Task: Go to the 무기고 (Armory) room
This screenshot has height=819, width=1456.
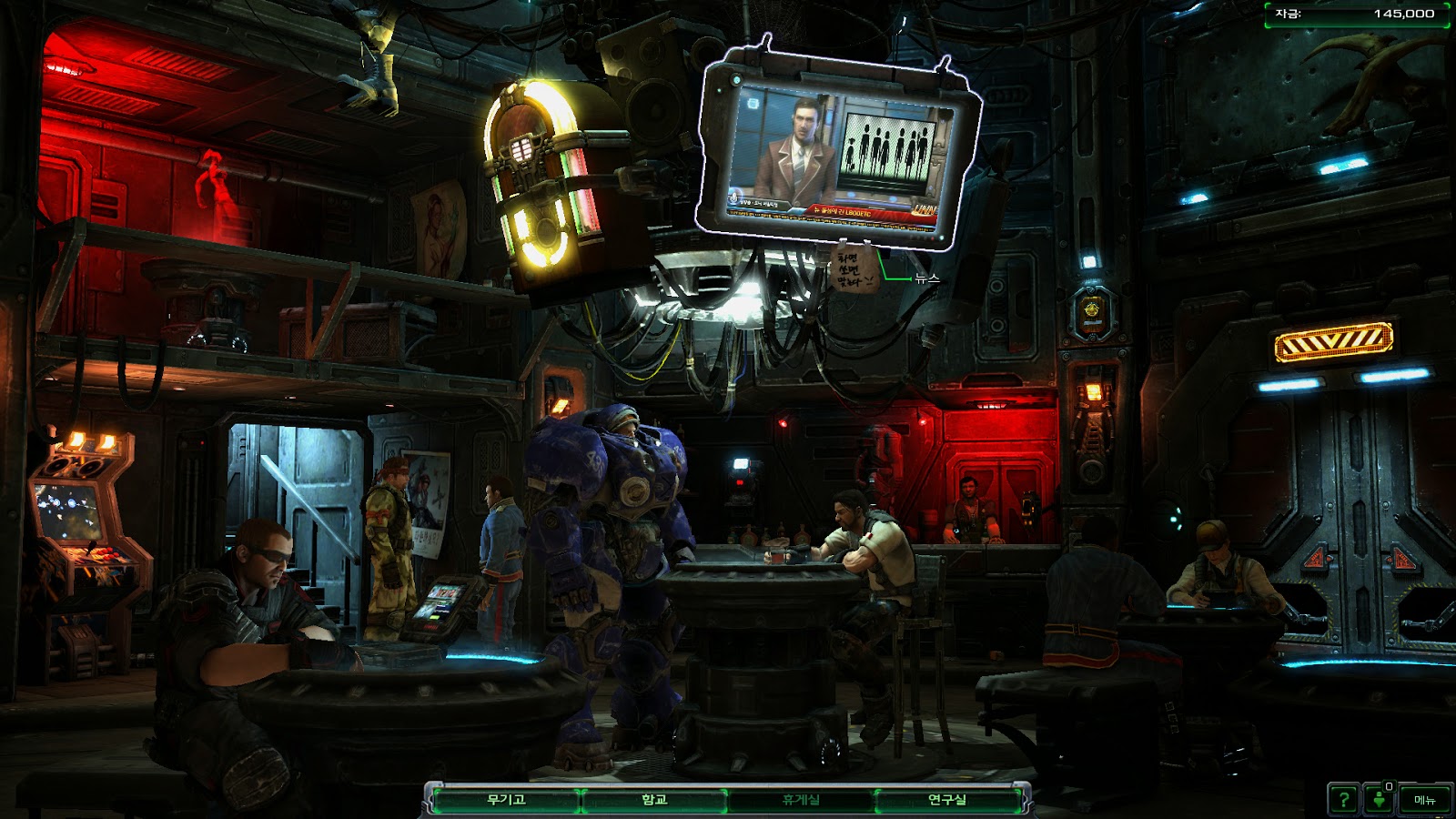Action: pyautogui.click(x=506, y=800)
